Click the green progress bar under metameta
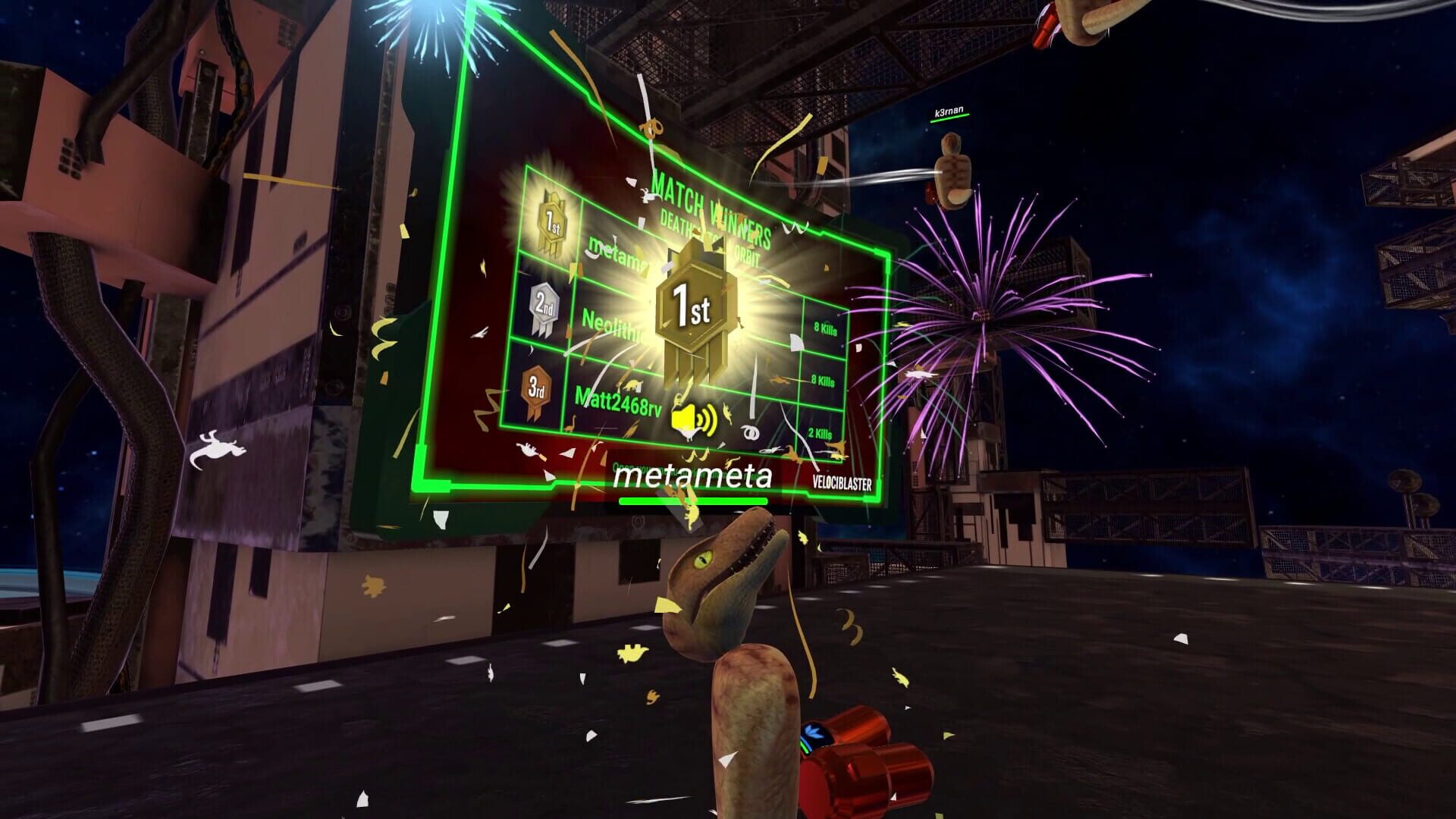This screenshot has width=1456, height=819. coord(692,500)
